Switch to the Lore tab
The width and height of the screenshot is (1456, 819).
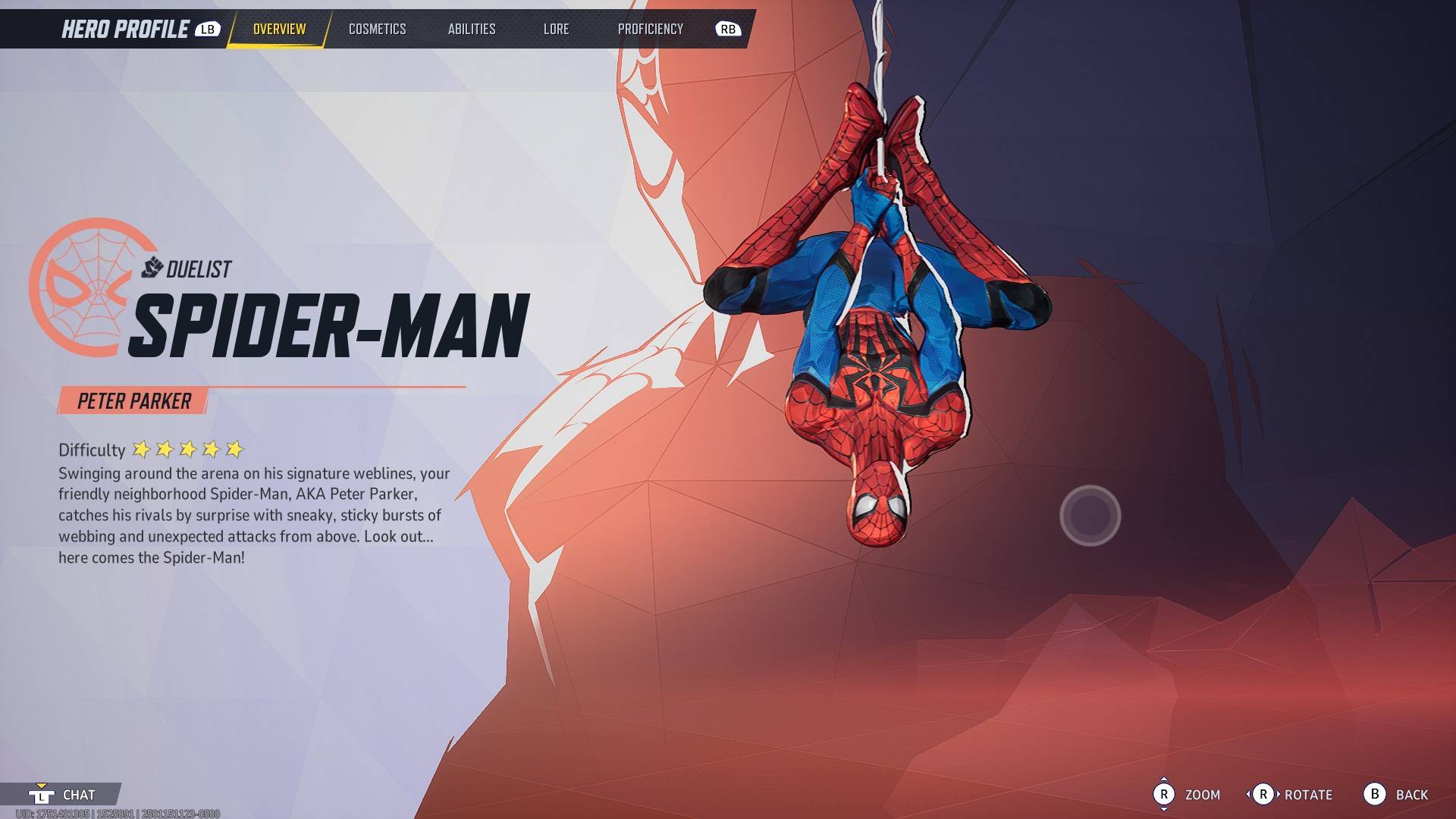tap(556, 29)
